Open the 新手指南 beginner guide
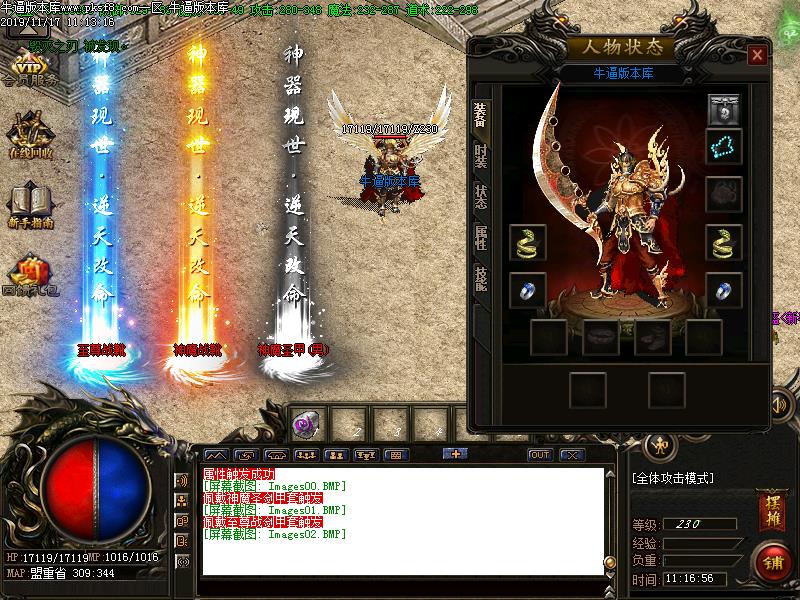The image size is (800, 600). pos(30,205)
